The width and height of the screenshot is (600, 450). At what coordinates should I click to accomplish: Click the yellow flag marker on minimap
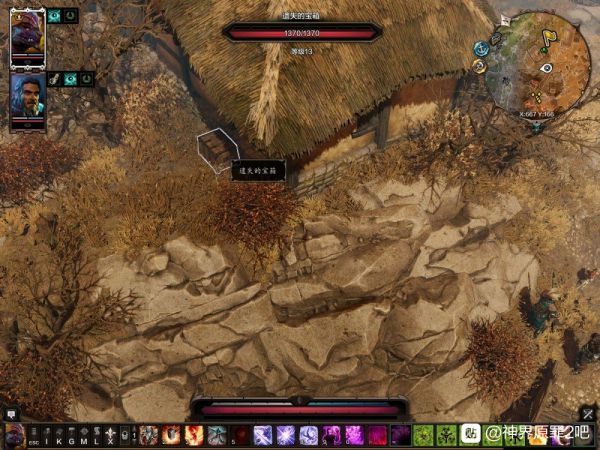coord(549,40)
